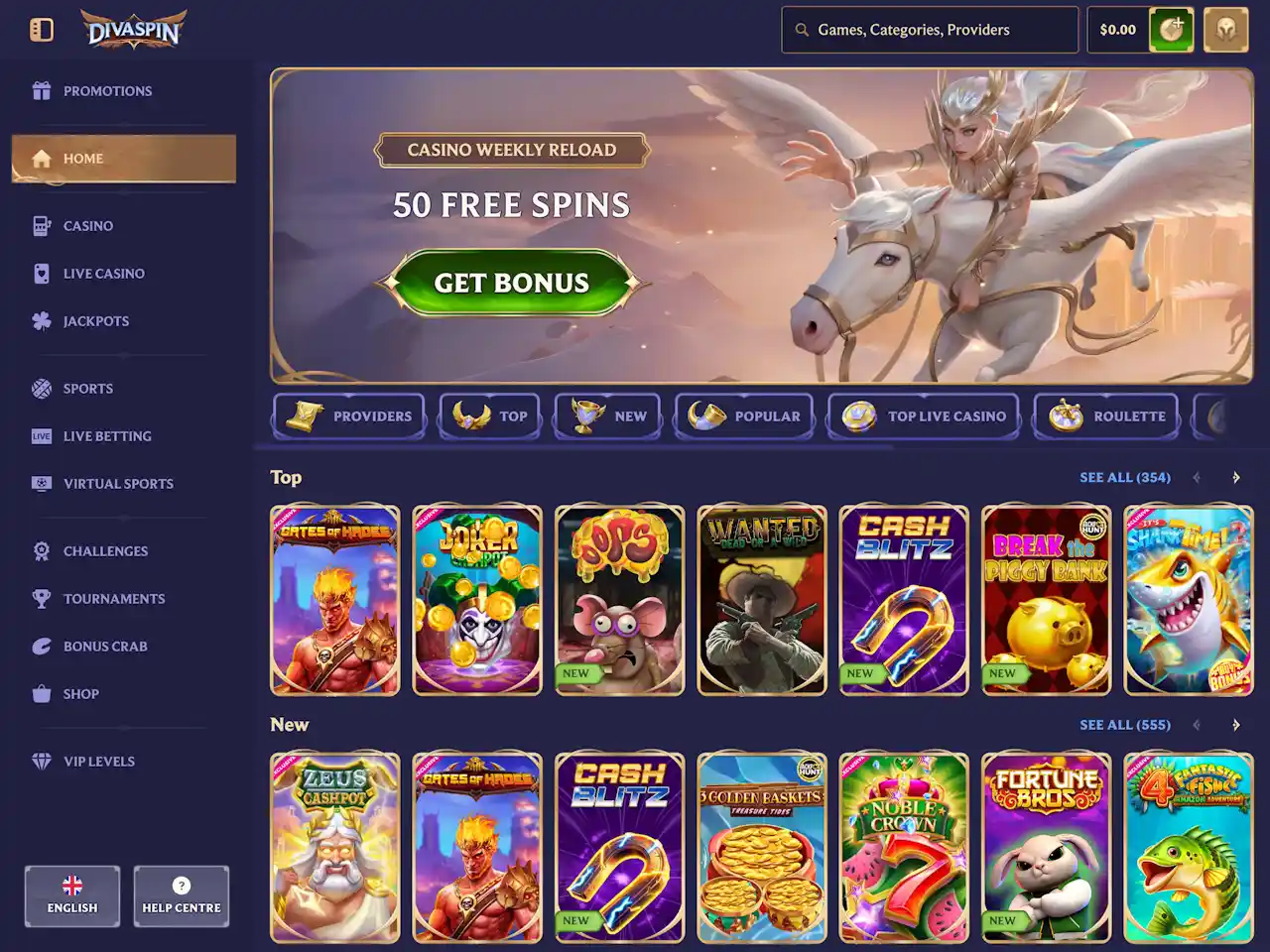Change language with the English button

pyautogui.click(x=72, y=896)
